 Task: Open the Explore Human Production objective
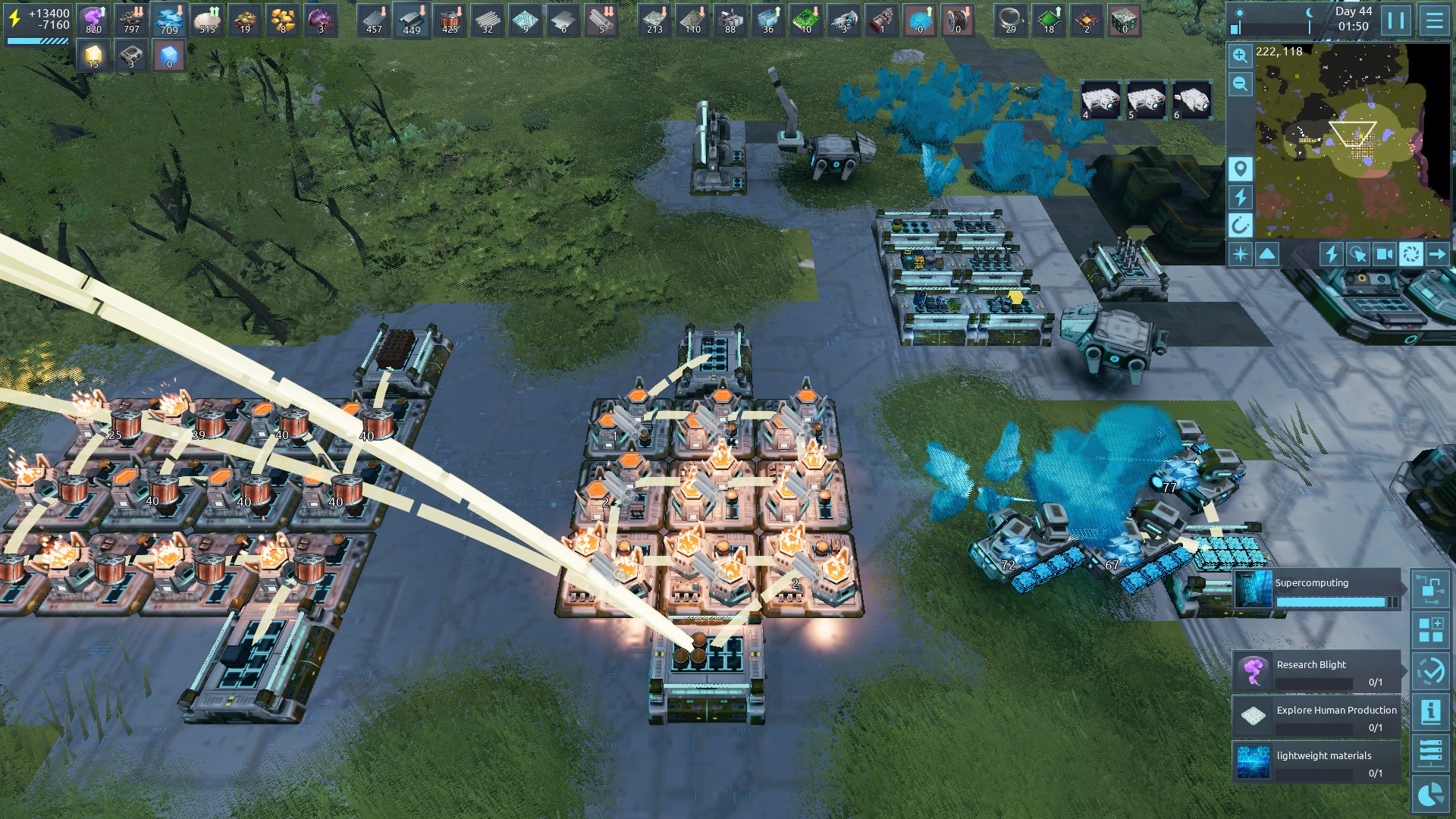pyautogui.click(x=1317, y=717)
